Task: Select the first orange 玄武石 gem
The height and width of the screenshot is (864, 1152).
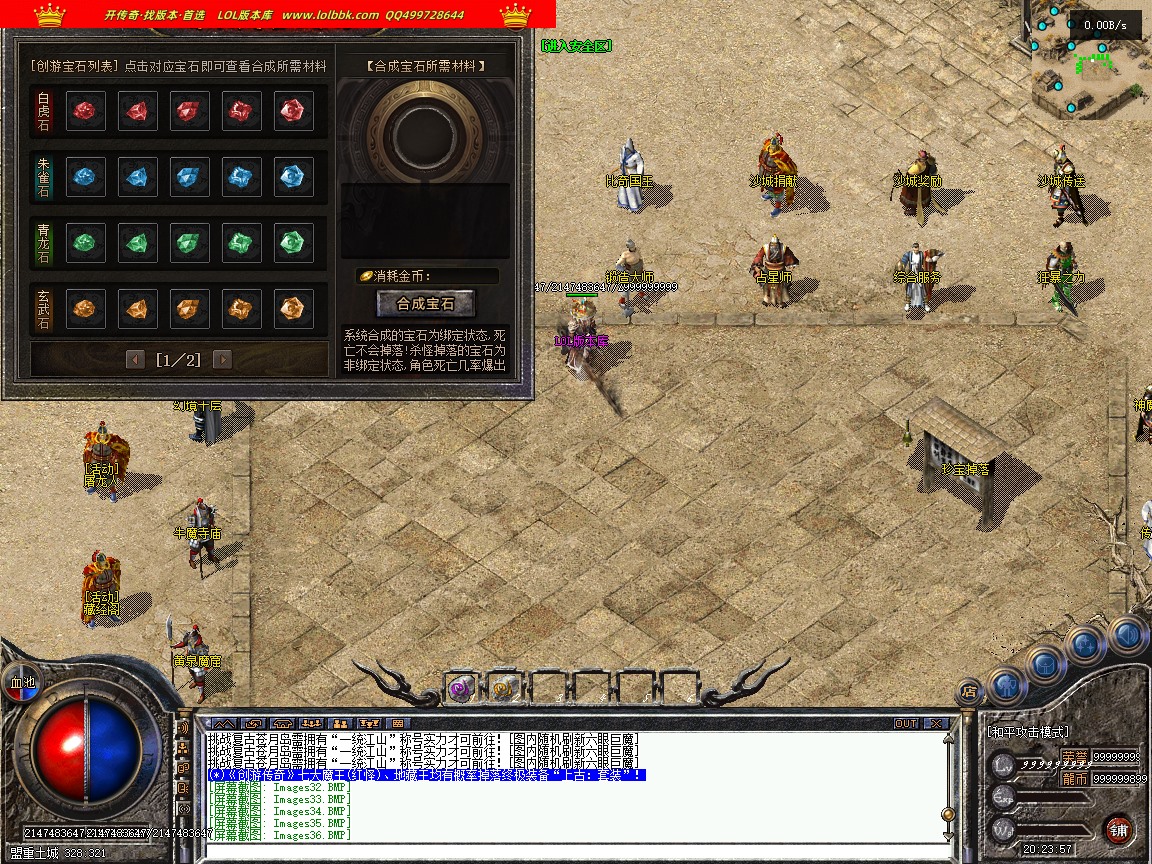Action: pos(86,309)
